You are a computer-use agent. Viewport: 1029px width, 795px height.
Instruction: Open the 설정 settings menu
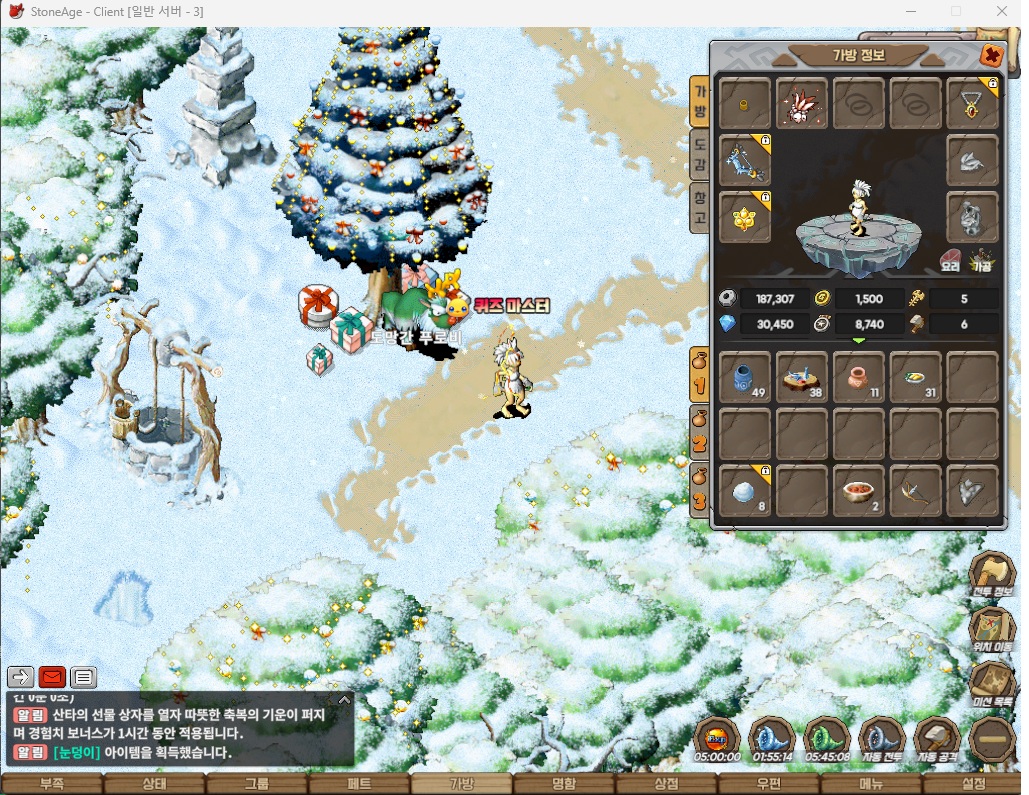coord(973,784)
